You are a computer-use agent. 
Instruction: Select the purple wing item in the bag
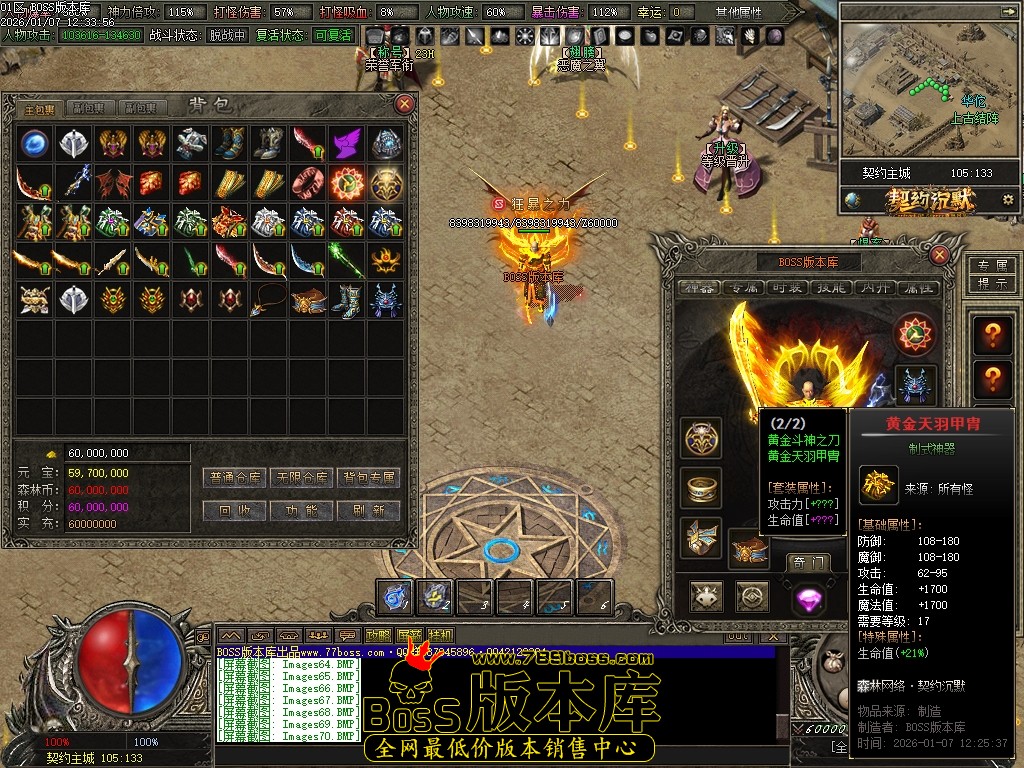point(347,143)
